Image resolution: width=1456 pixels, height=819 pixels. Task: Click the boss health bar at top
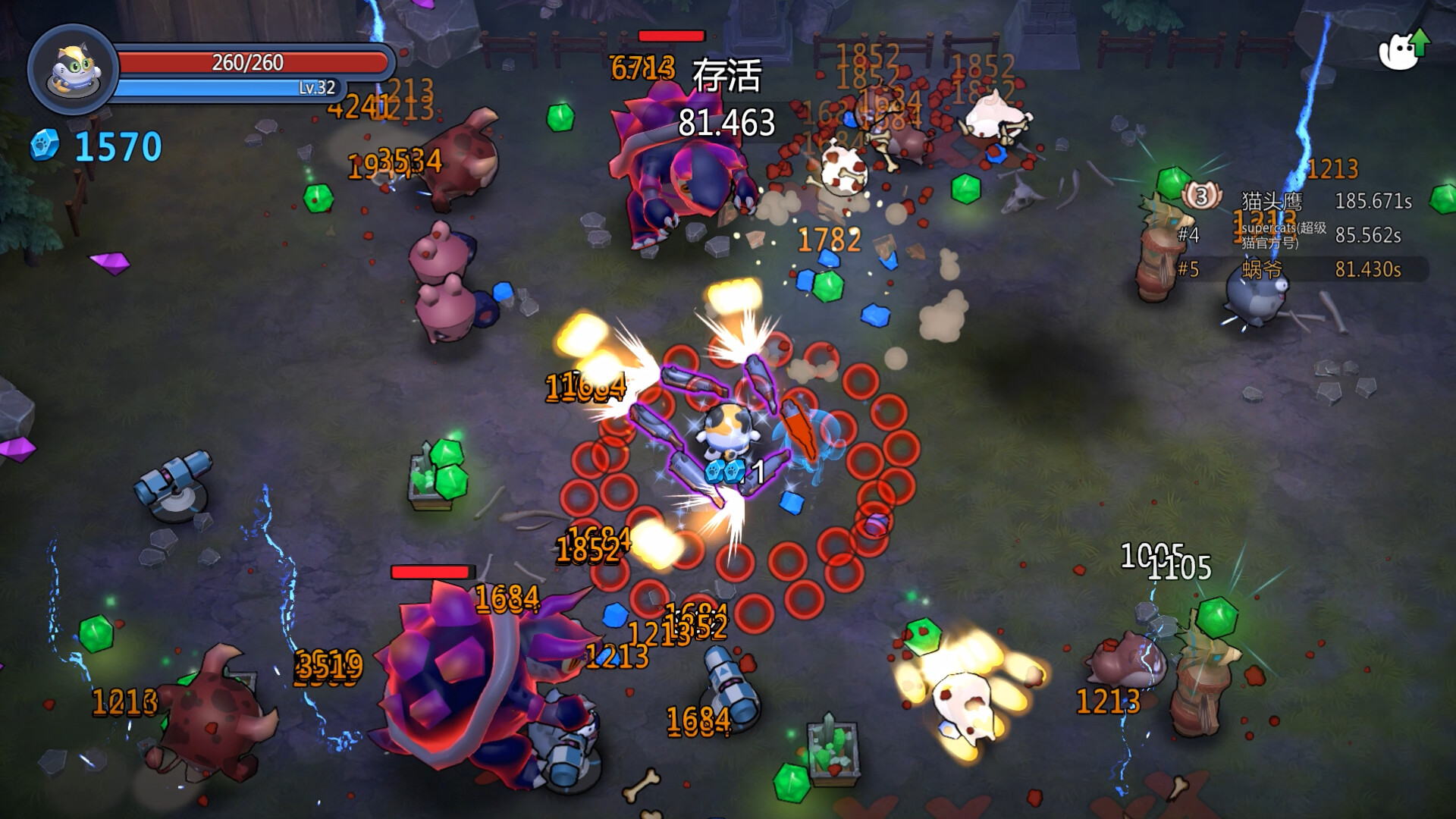(670, 36)
